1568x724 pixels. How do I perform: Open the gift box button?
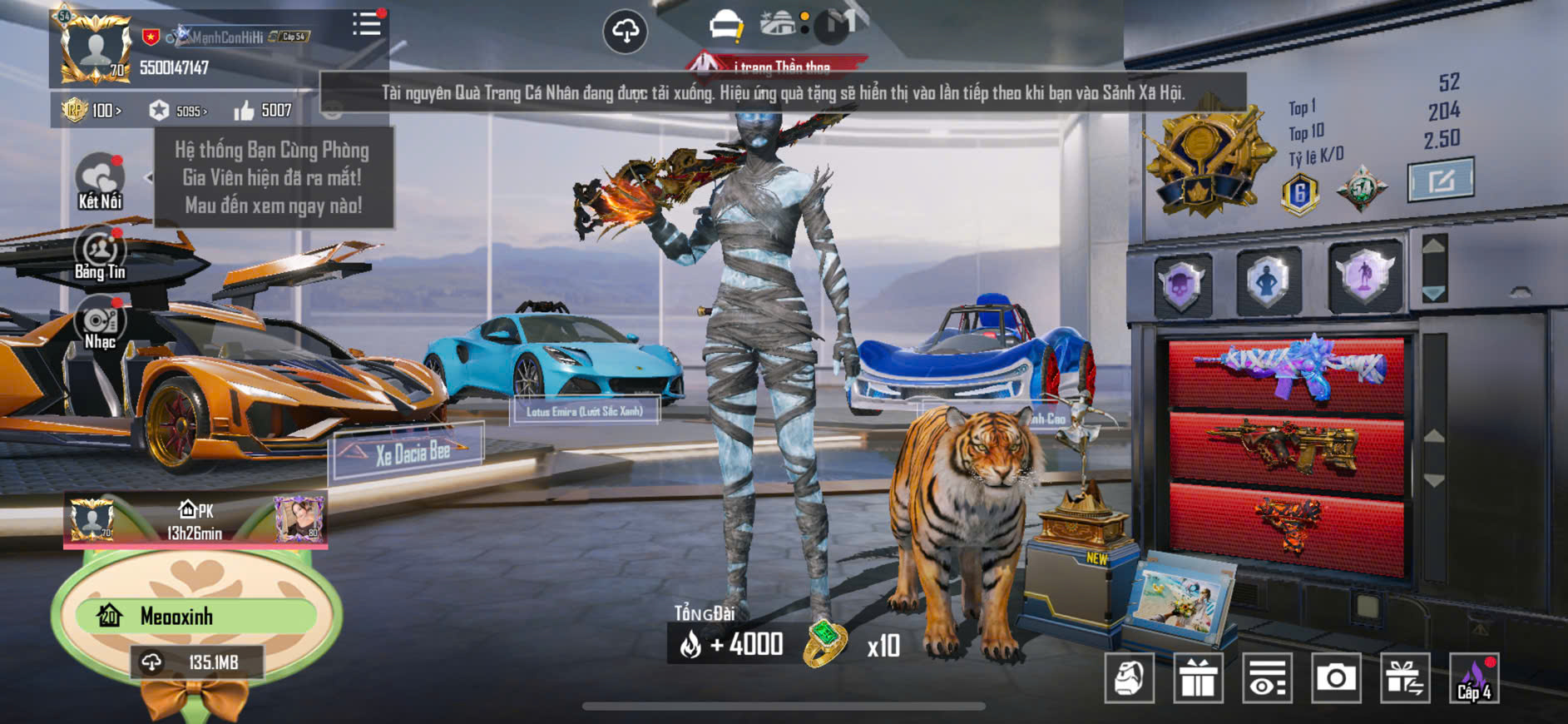coord(1198,679)
